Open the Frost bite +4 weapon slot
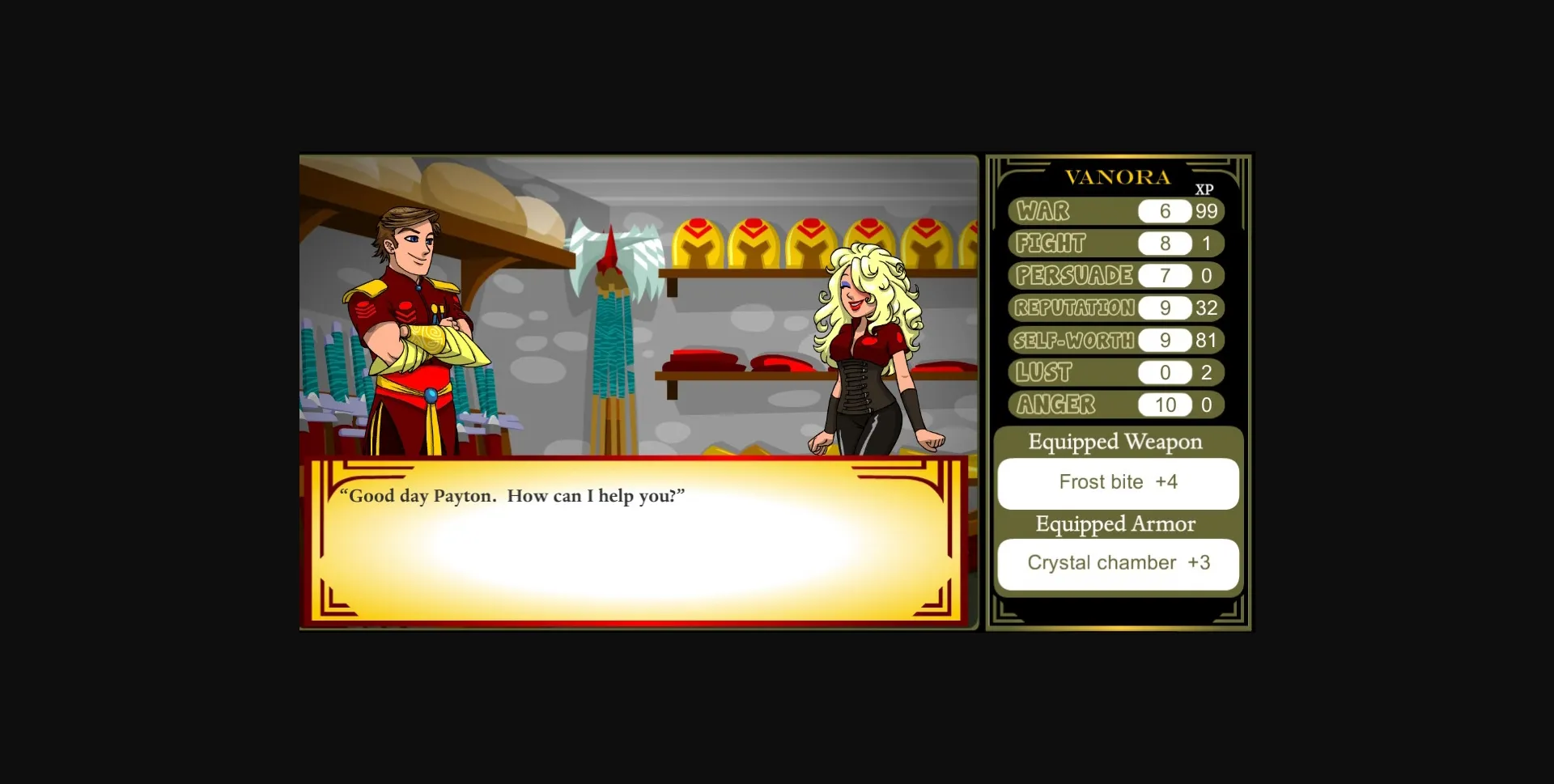This screenshot has height=784, width=1554. point(1118,482)
